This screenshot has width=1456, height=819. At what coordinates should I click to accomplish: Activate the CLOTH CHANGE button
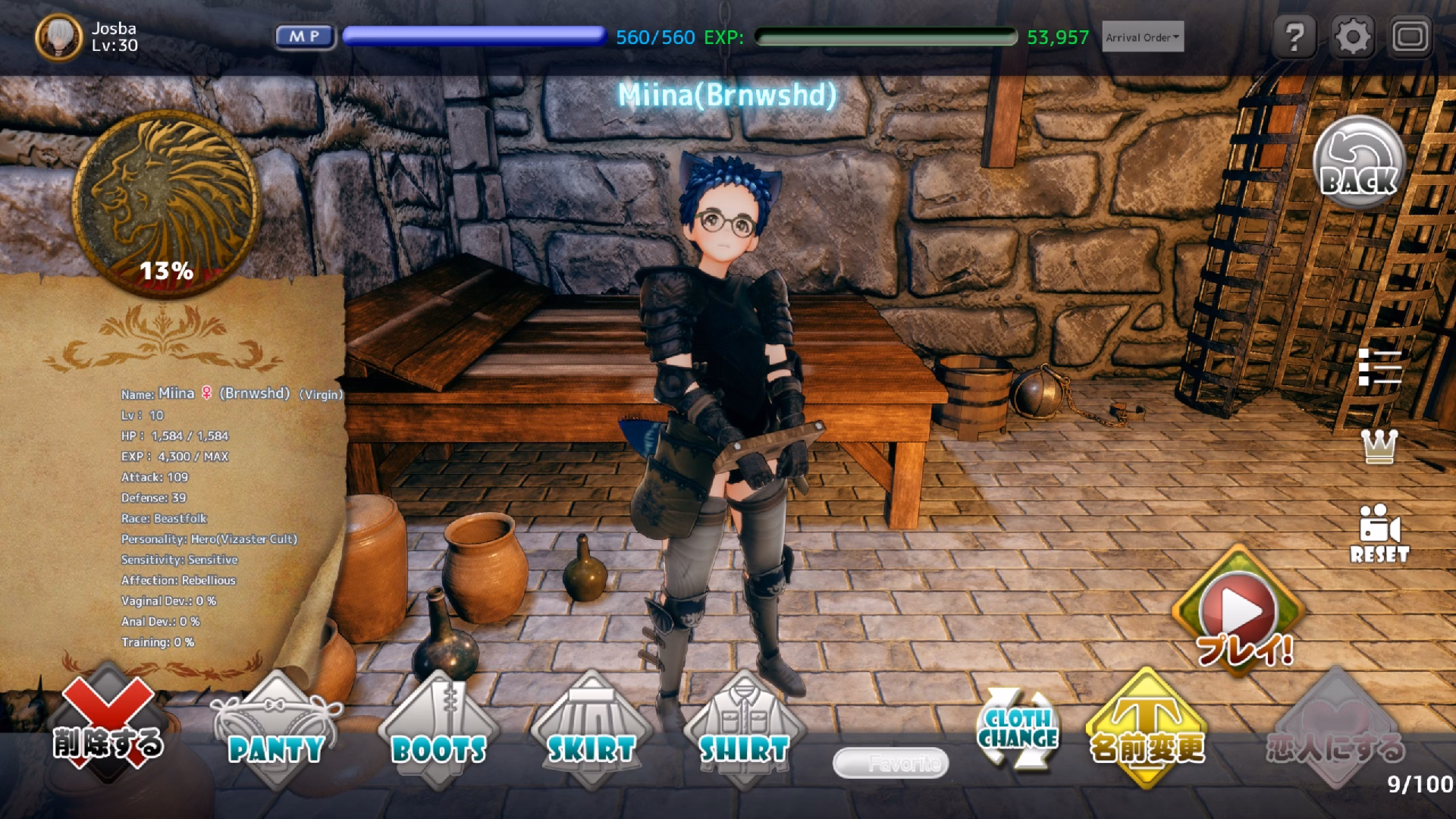[x=1017, y=729]
